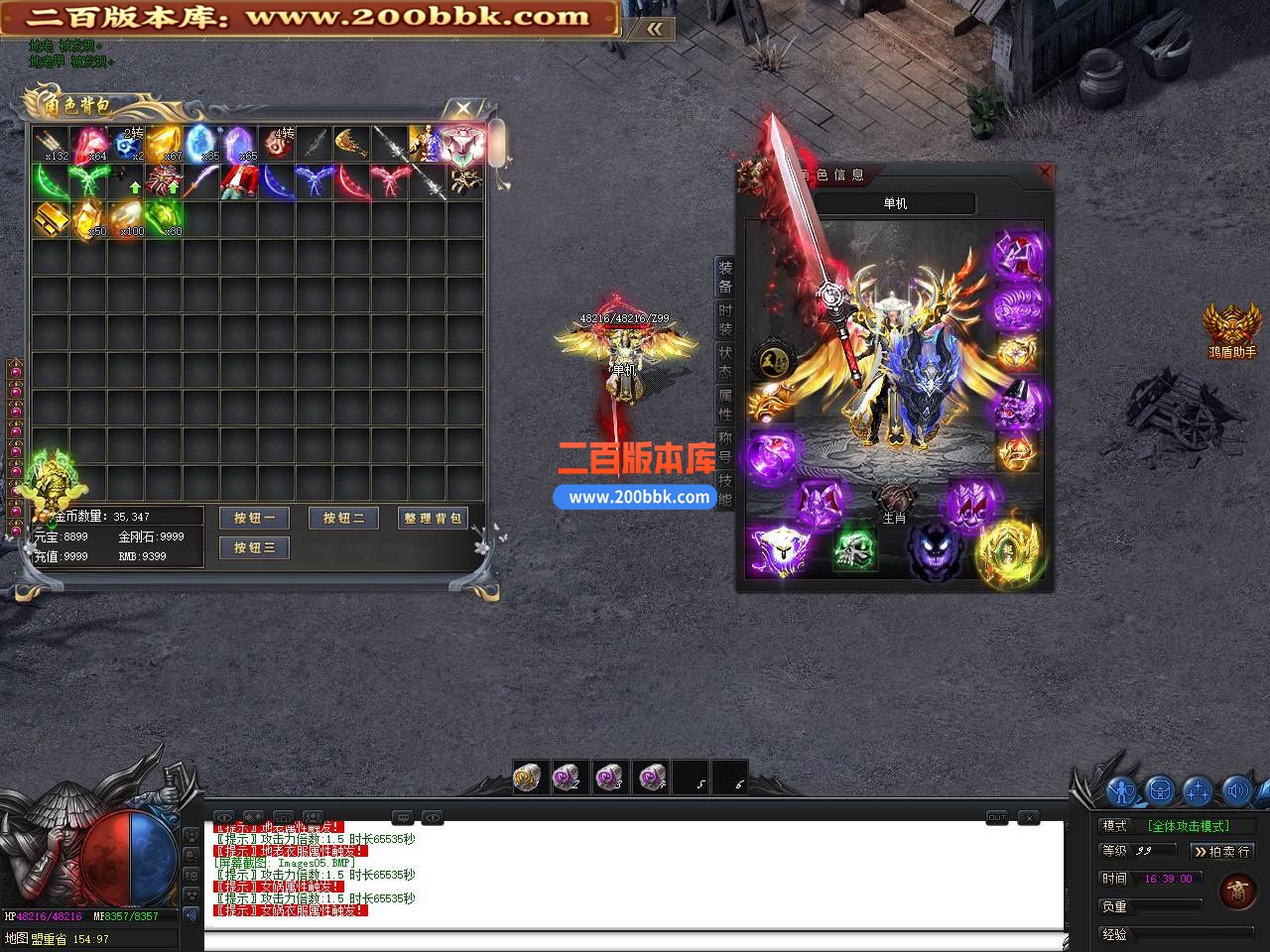Screen dimensions: 1270x952
Task: Select the red jacket outfit in the bag
Action: pyautogui.click(x=238, y=181)
